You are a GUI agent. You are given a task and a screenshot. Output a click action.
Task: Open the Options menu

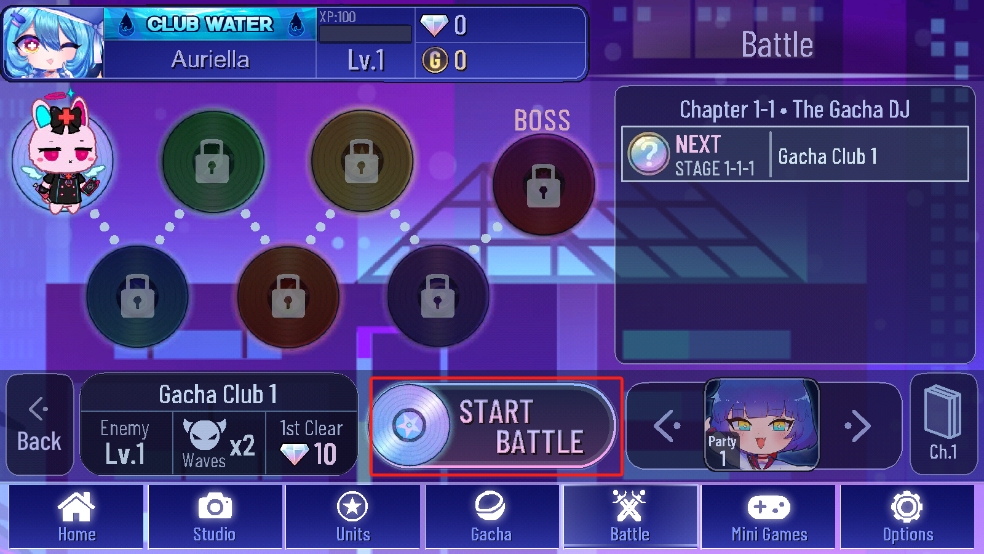907,516
